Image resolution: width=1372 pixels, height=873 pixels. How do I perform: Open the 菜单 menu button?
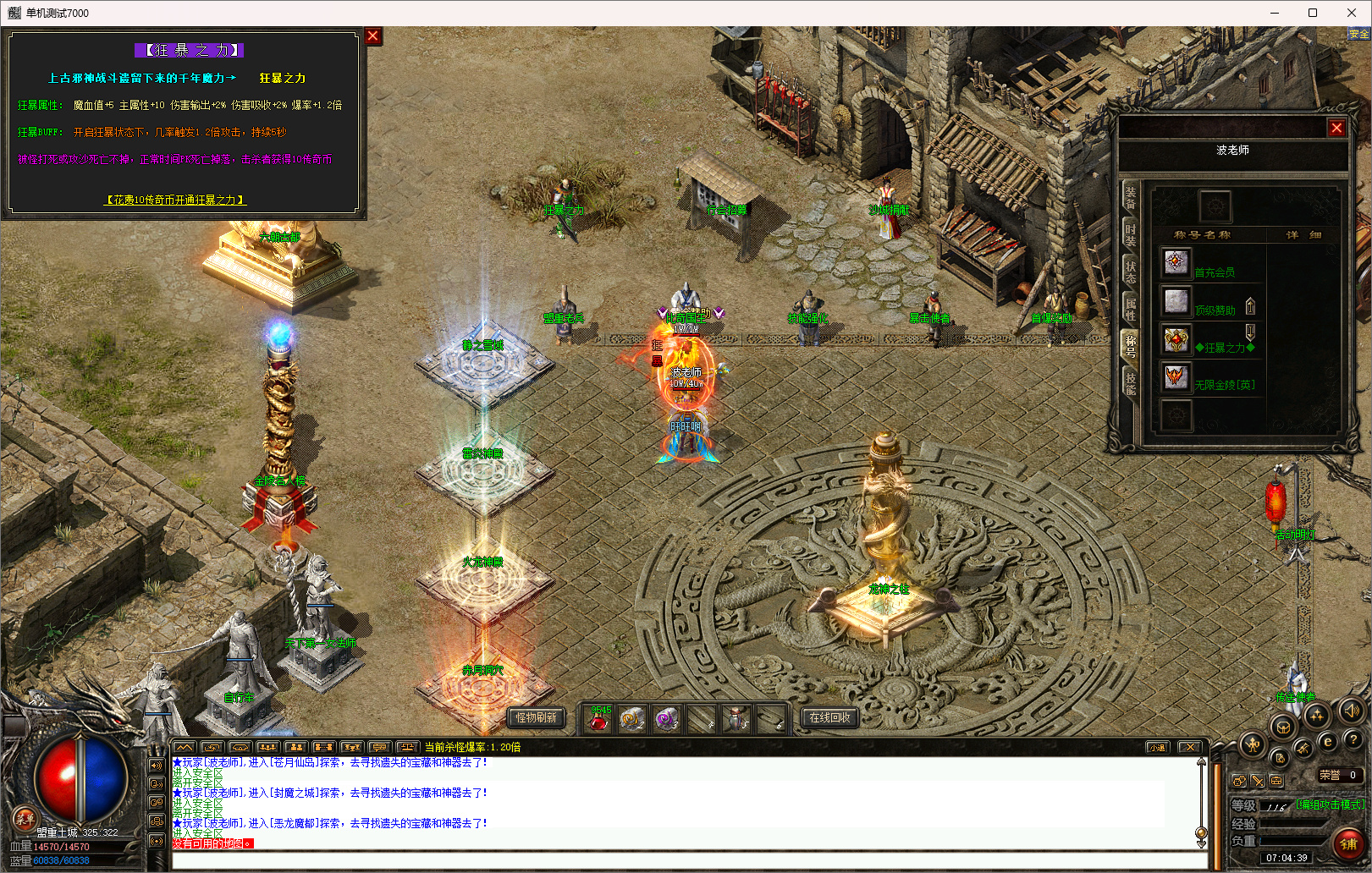click(x=24, y=819)
